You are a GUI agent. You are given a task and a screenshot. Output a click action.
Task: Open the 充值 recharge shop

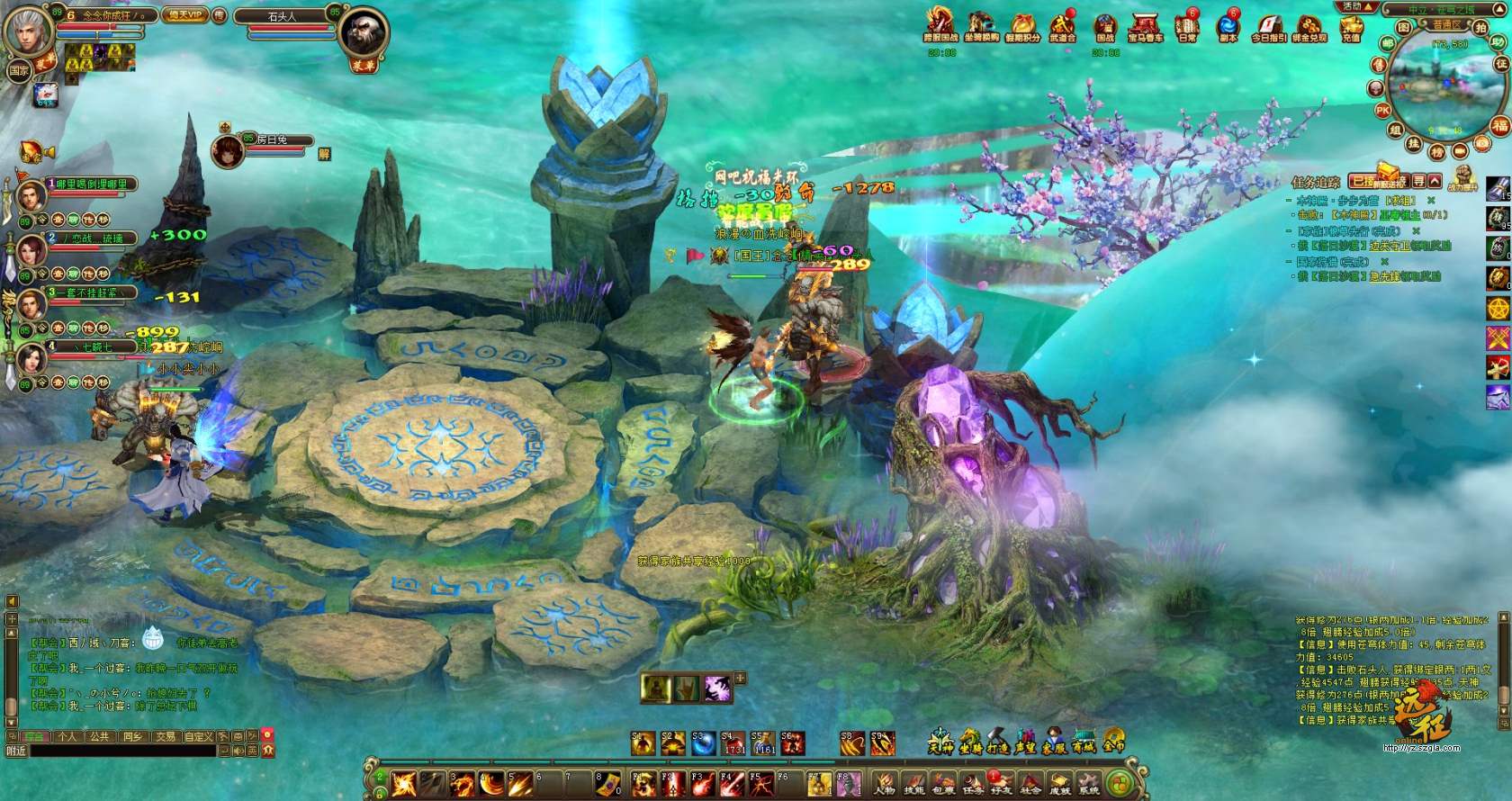(1350, 27)
